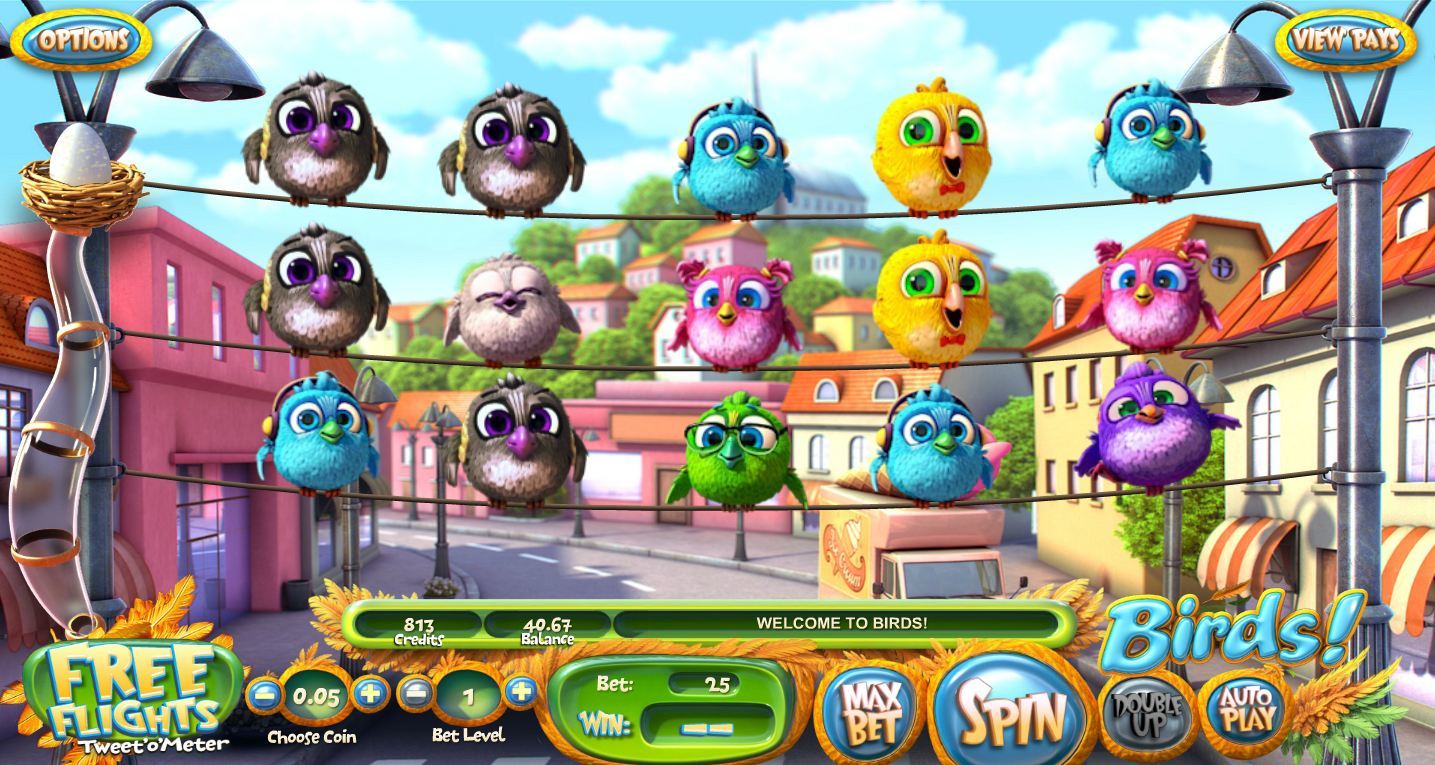This screenshot has height=765, width=1435.
Task: Hit the big Spin button
Action: coord(1012,712)
